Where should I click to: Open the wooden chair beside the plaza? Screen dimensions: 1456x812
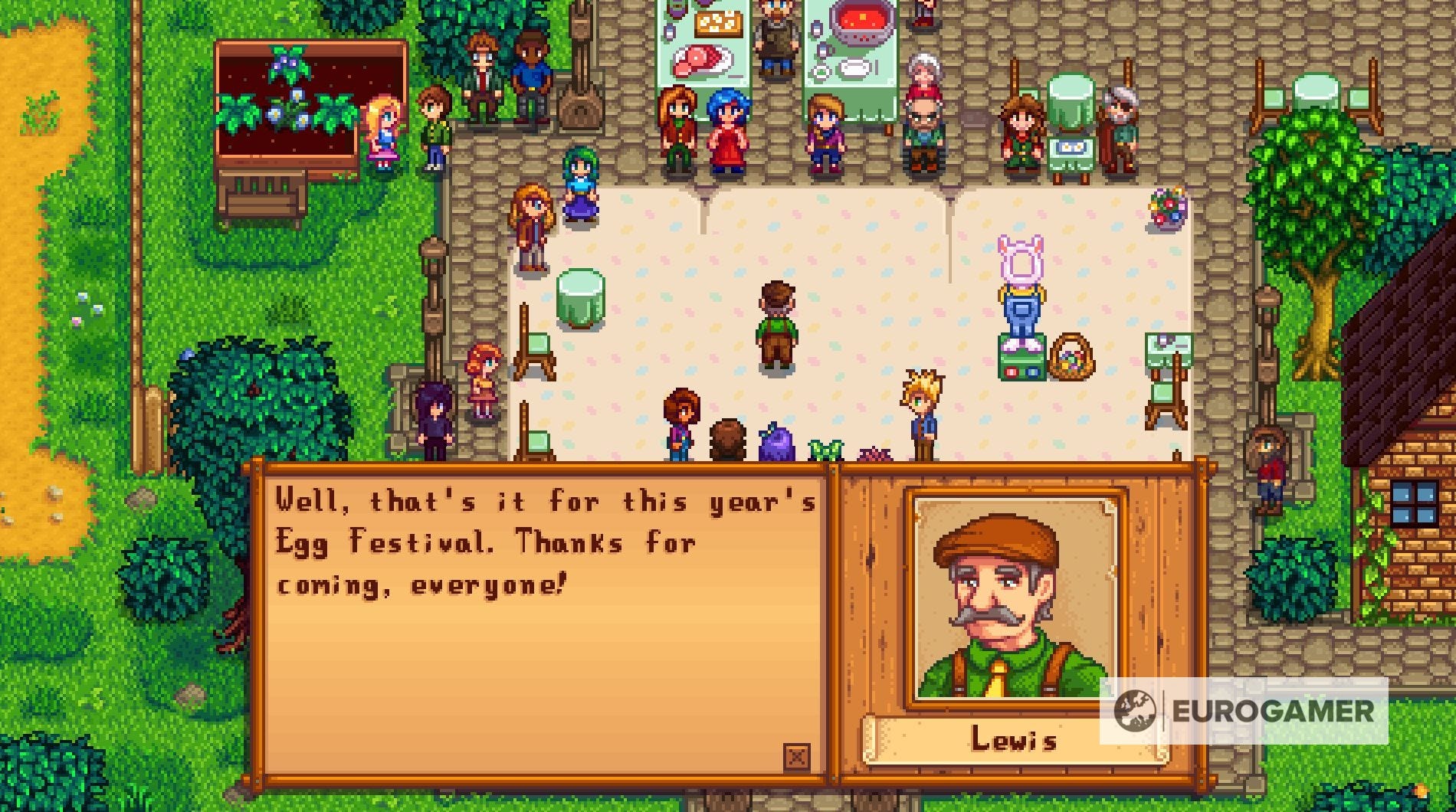[536, 345]
